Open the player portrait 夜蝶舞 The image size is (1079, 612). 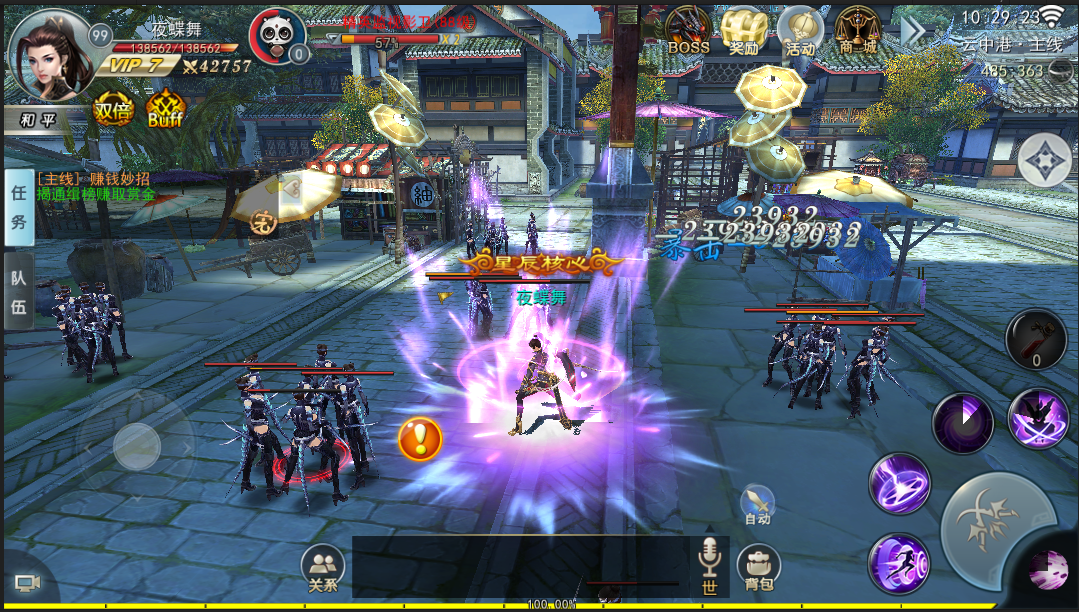[48, 53]
